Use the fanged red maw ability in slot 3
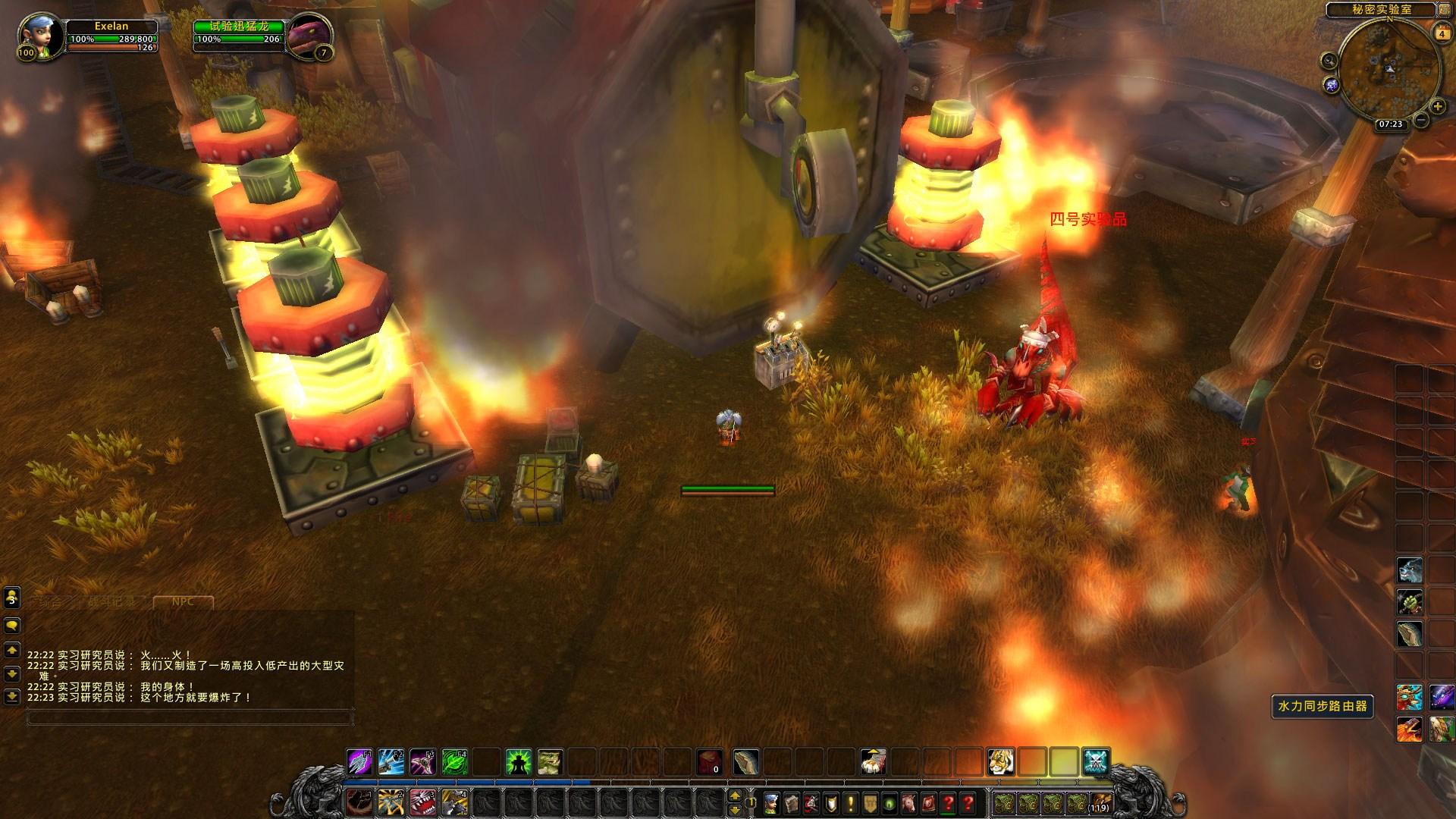The image size is (1456, 819). tap(422, 802)
